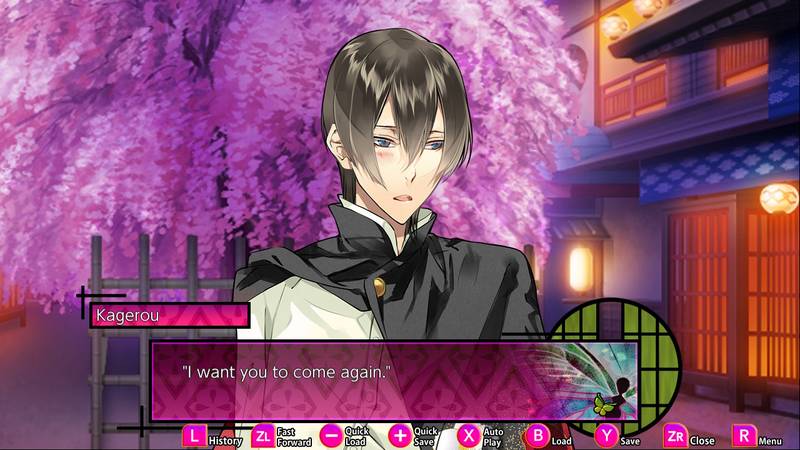
Task: Toggle Auto Play
Action: [469, 436]
